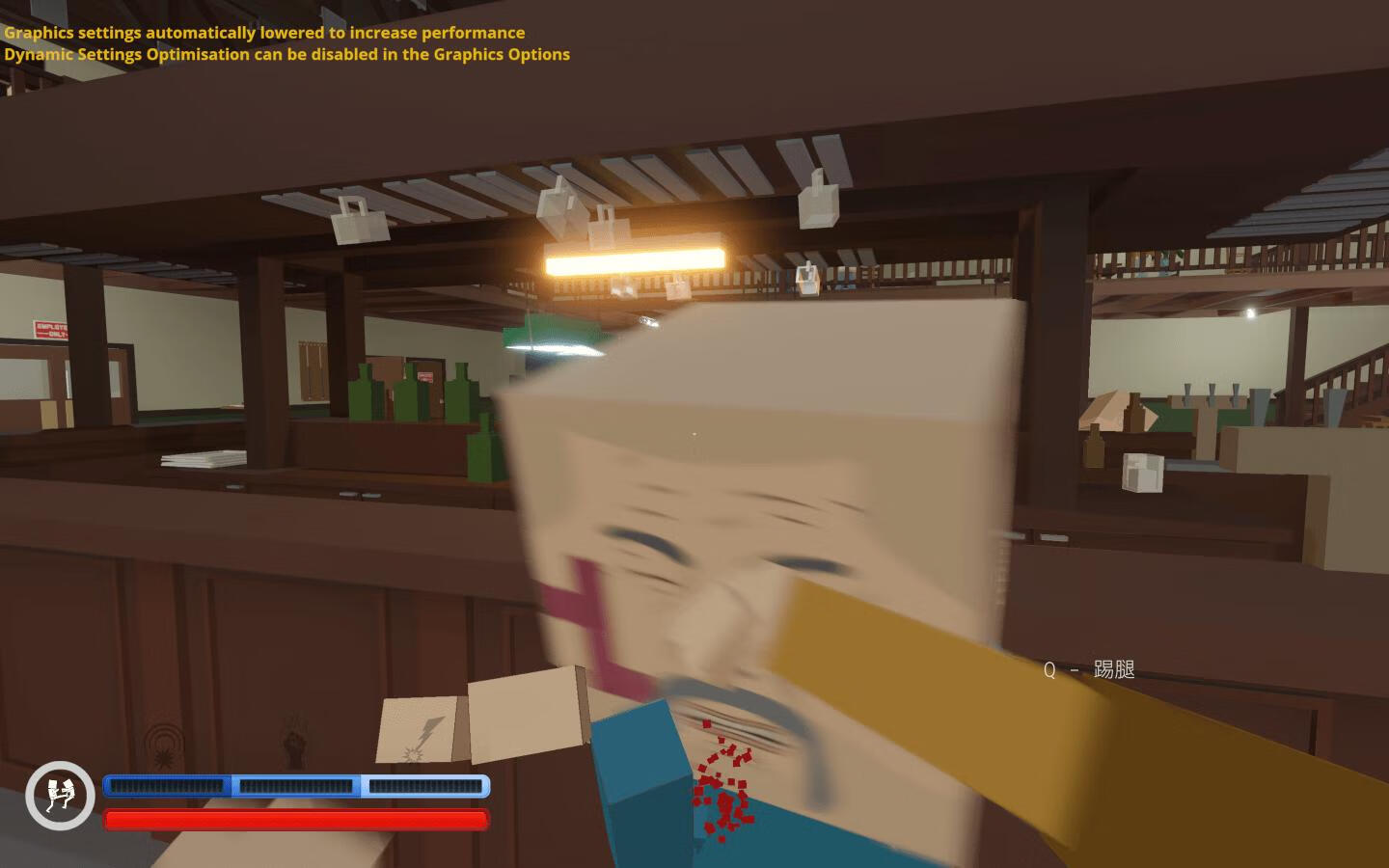The image size is (1389, 868).
Task: Select the 踢腿 action label
Action: [1114, 668]
